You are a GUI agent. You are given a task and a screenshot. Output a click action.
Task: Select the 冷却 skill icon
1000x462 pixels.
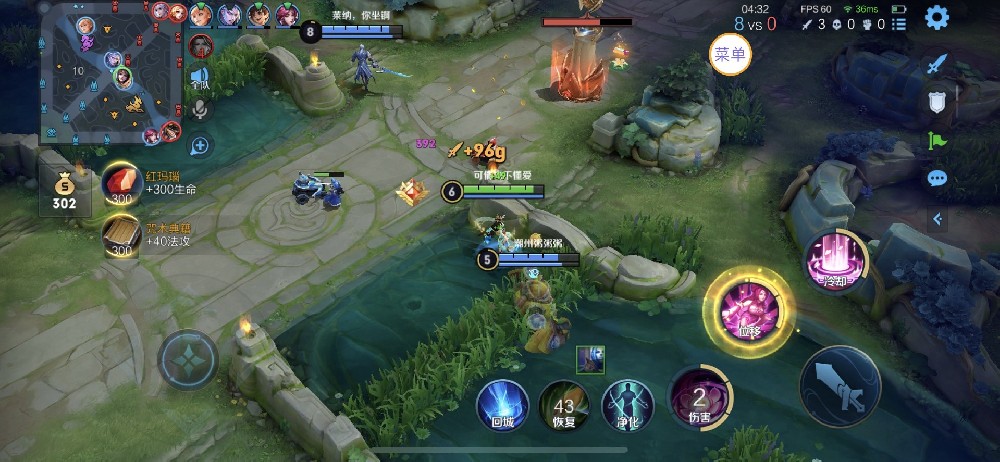tap(830, 260)
